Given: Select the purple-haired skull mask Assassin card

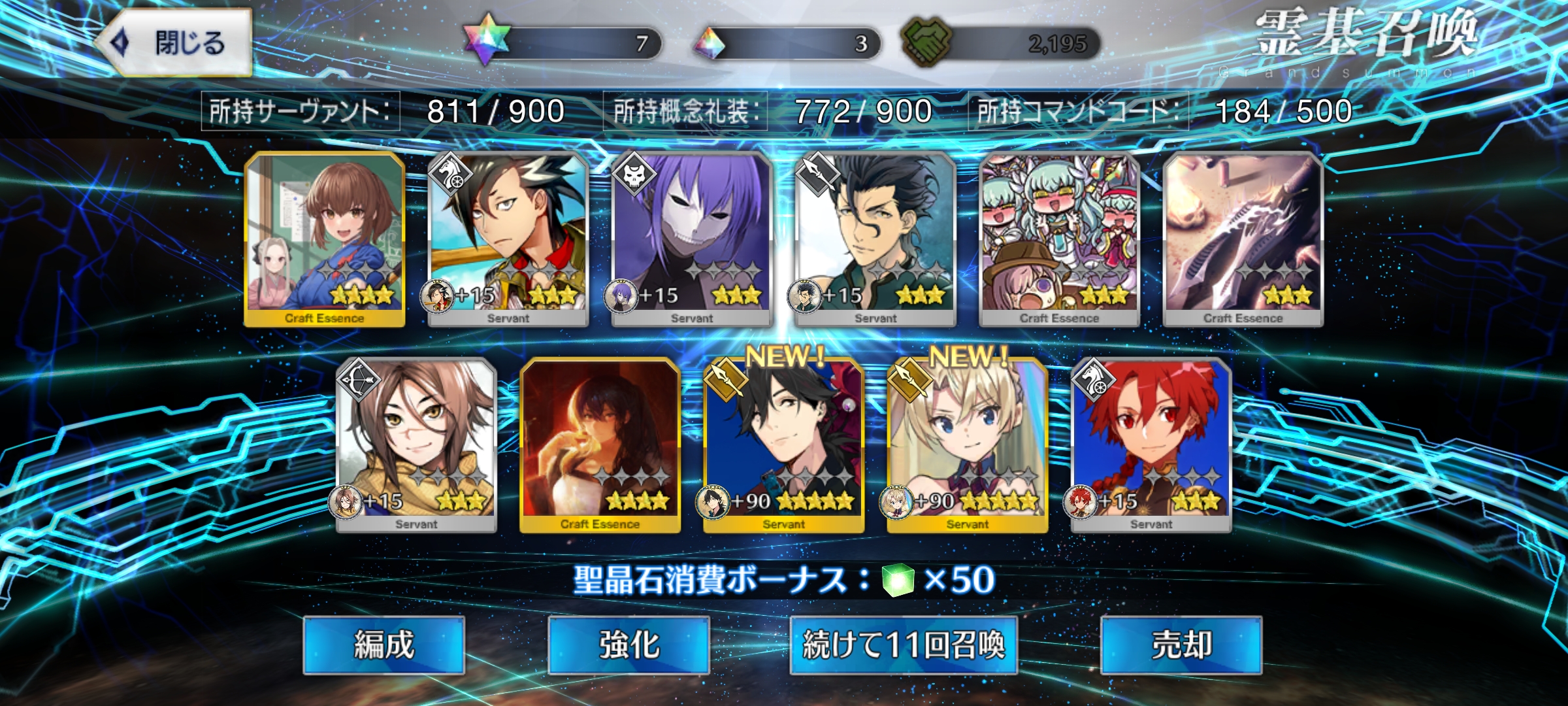Looking at the screenshot, I should click(692, 239).
